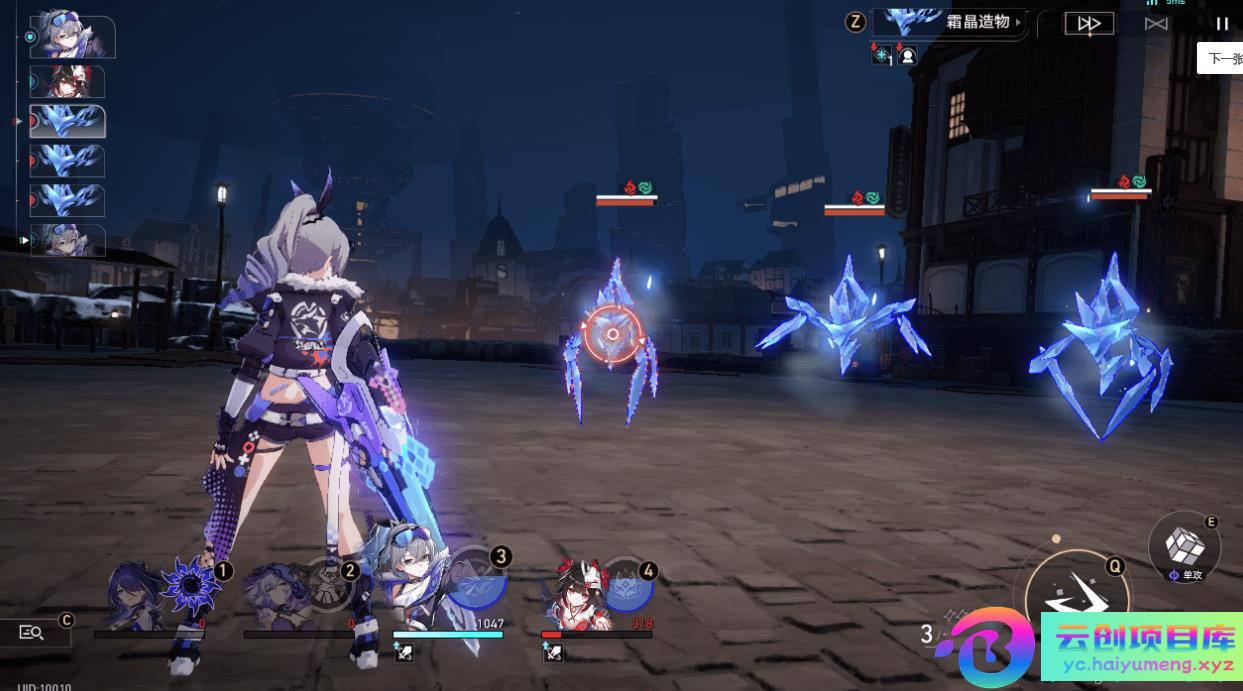This screenshot has width=1243, height=691.
Task: Activate ultimate number 1 with the blue flower
Action: click(x=191, y=584)
